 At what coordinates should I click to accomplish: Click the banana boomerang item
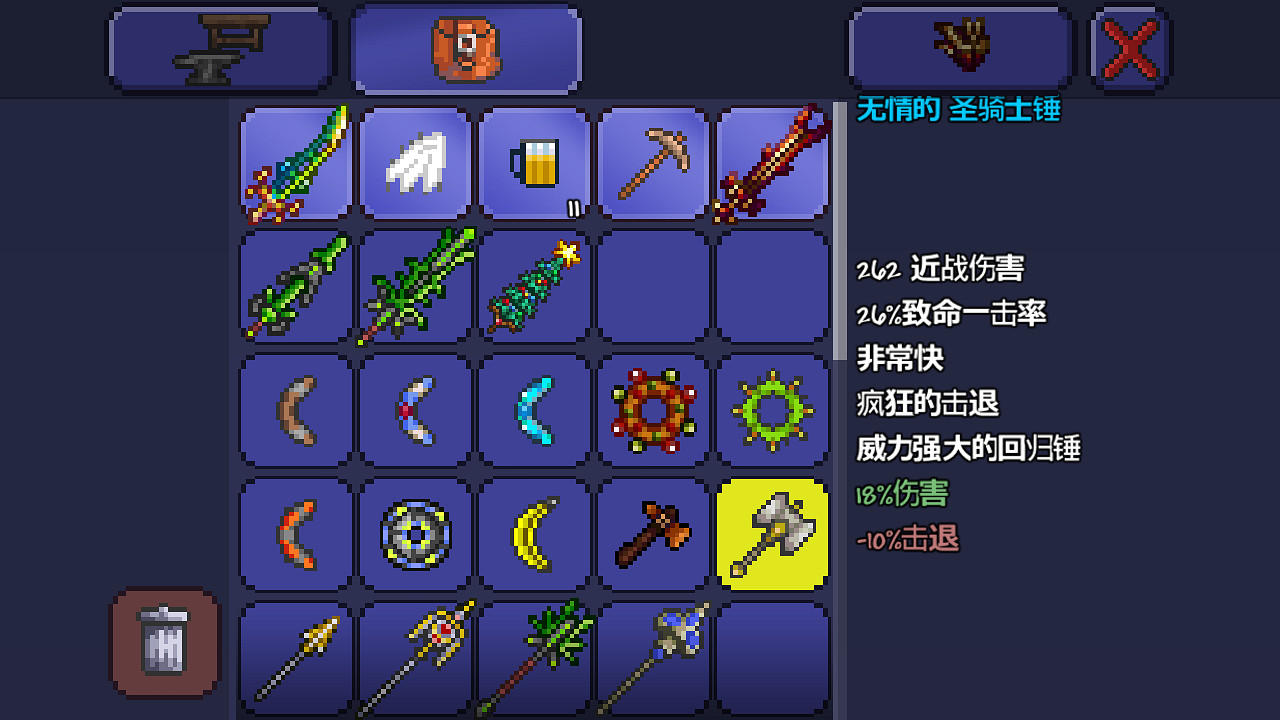(534, 533)
